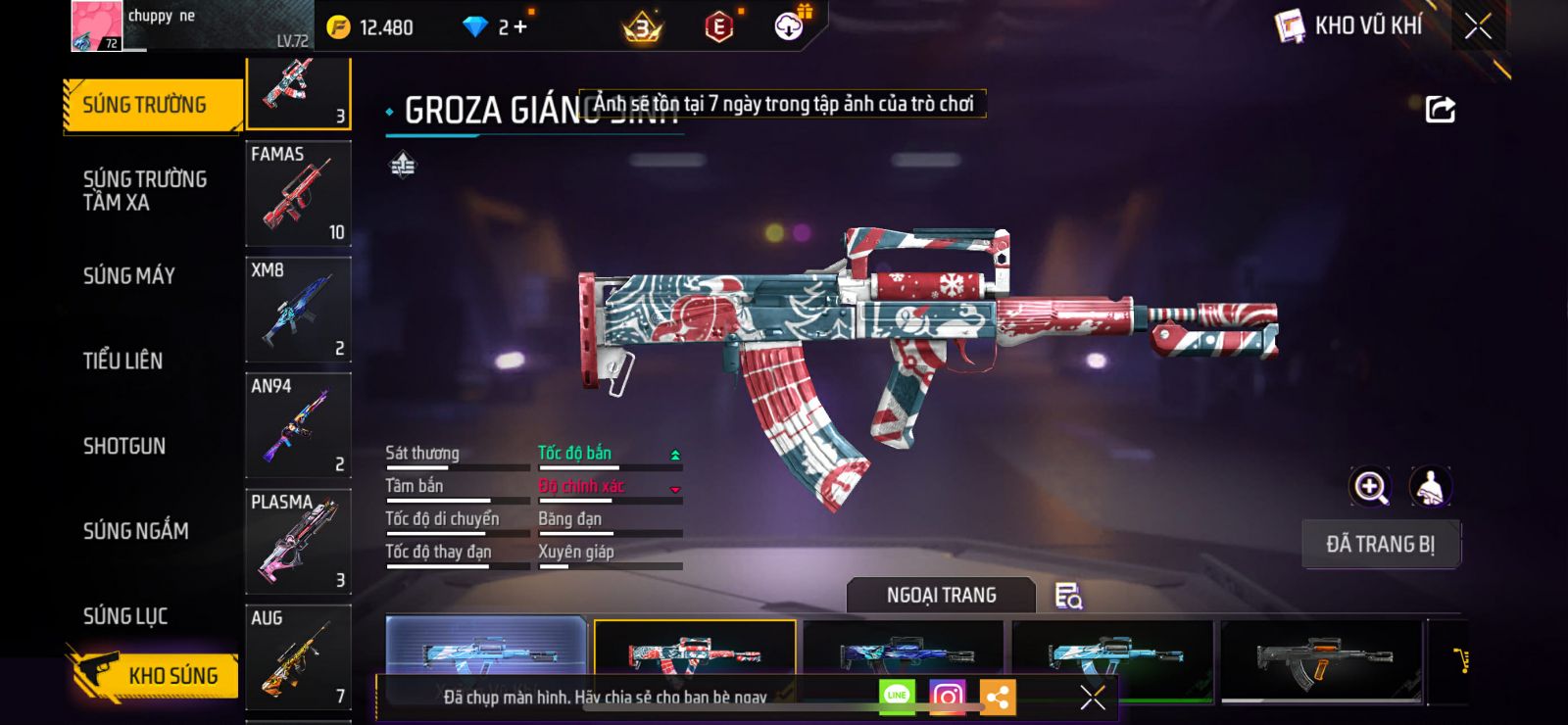Select the FAMAS weapon tile

point(298,193)
